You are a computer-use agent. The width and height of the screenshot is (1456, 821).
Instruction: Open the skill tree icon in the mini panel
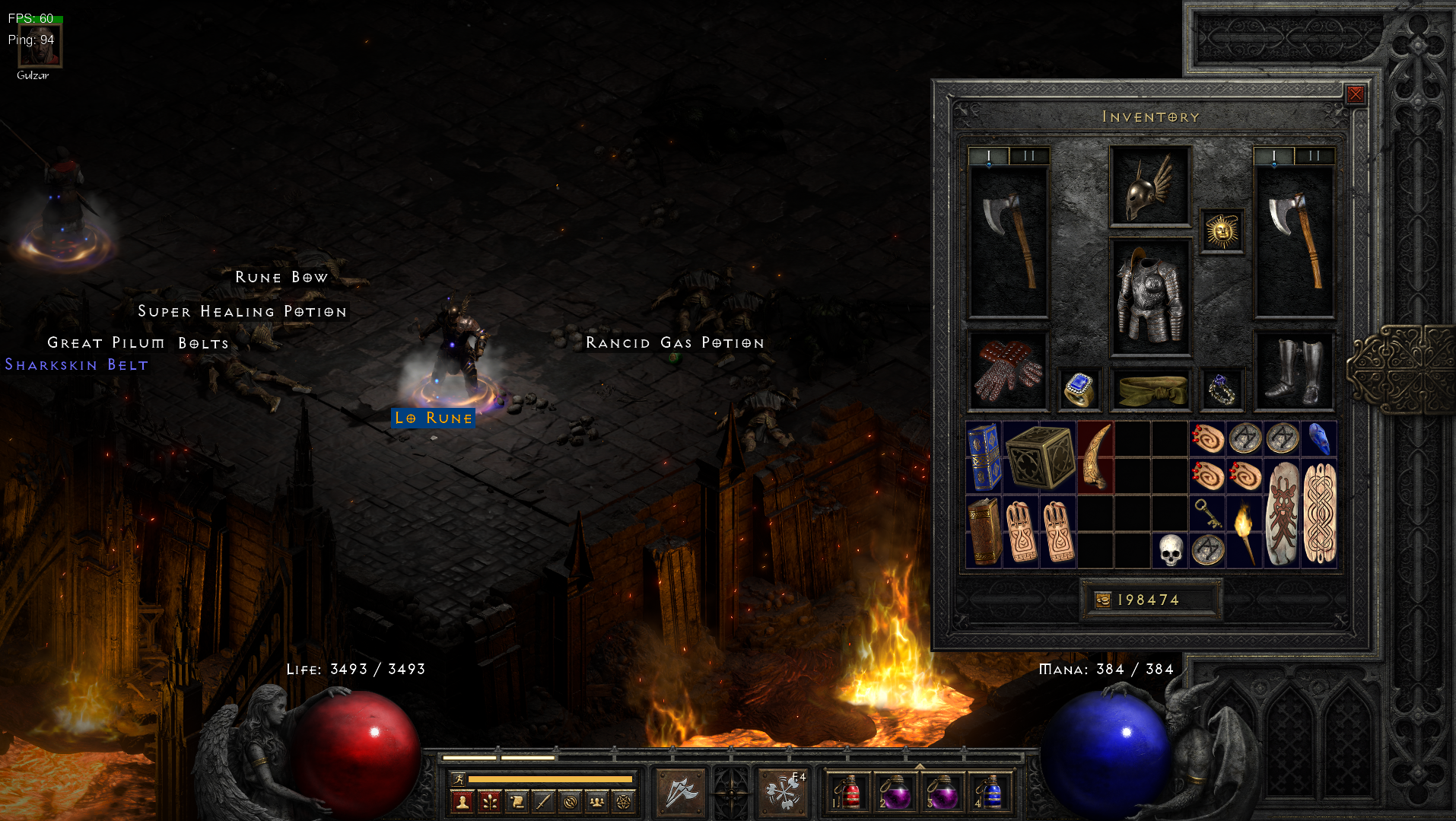click(x=489, y=802)
